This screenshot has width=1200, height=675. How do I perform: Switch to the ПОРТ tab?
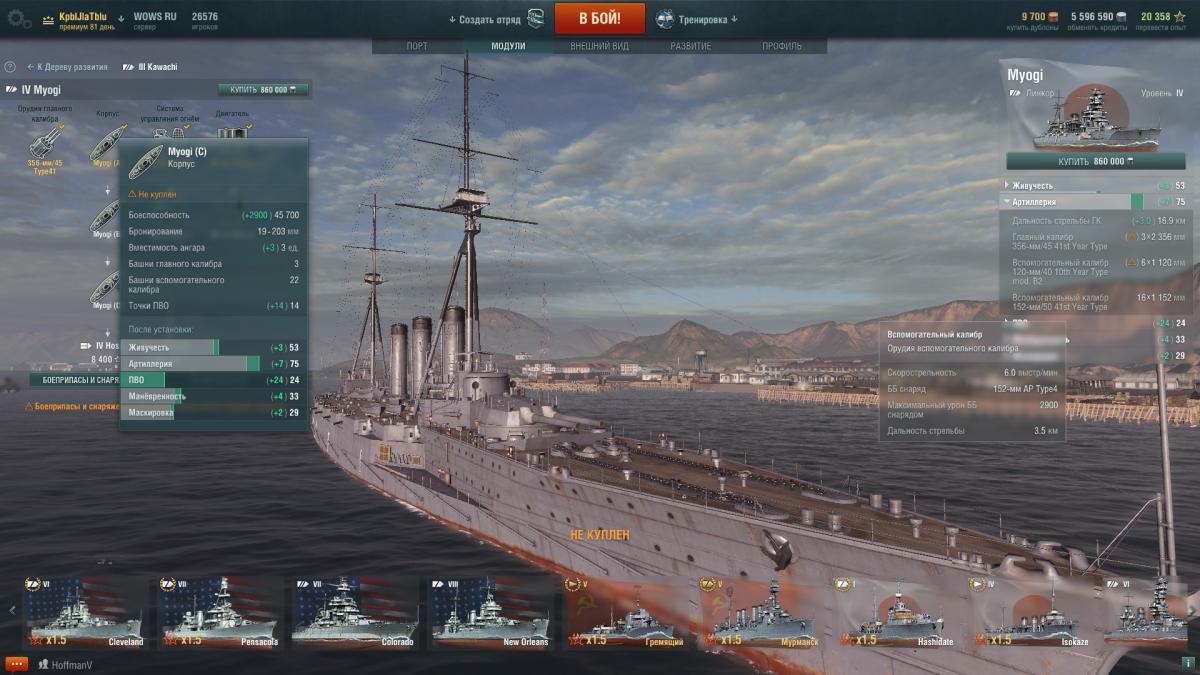417,46
